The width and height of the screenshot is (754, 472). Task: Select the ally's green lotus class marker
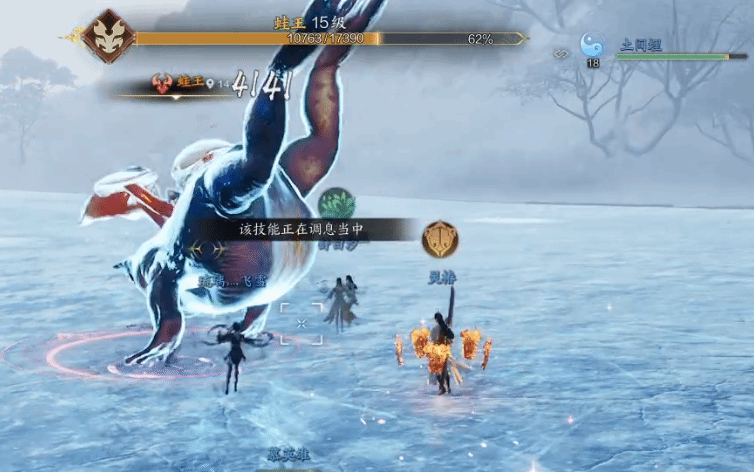pyautogui.click(x=336, y=204)
